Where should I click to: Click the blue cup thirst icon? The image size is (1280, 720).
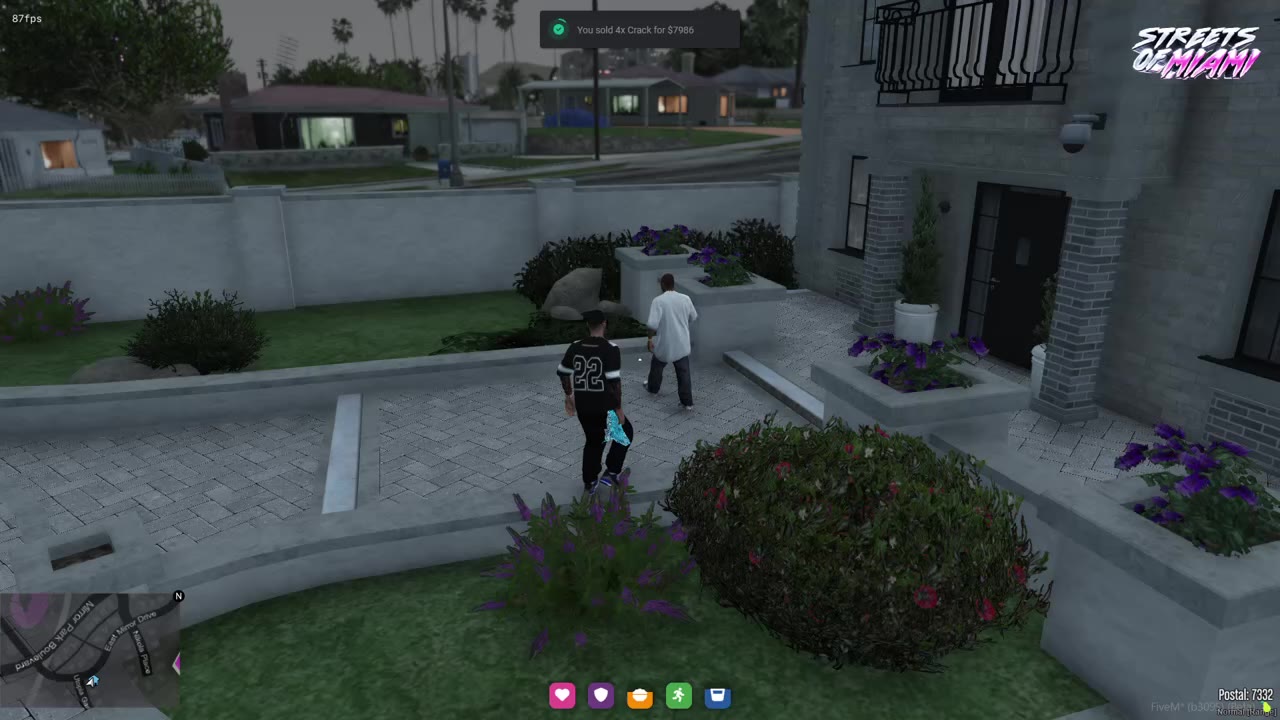click(x=717, y=696)
